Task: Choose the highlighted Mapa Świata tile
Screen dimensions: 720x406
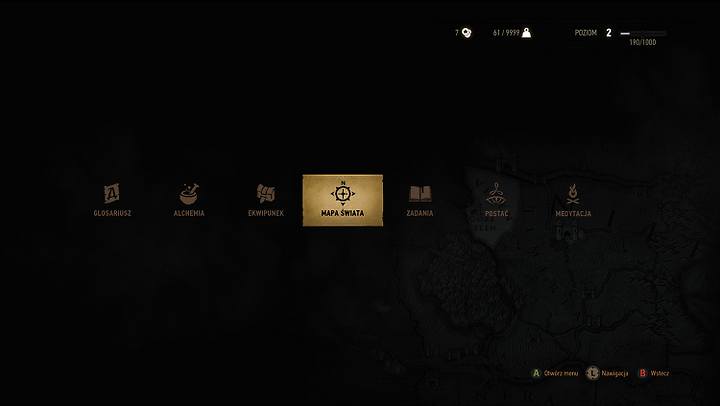Action: 342,200
